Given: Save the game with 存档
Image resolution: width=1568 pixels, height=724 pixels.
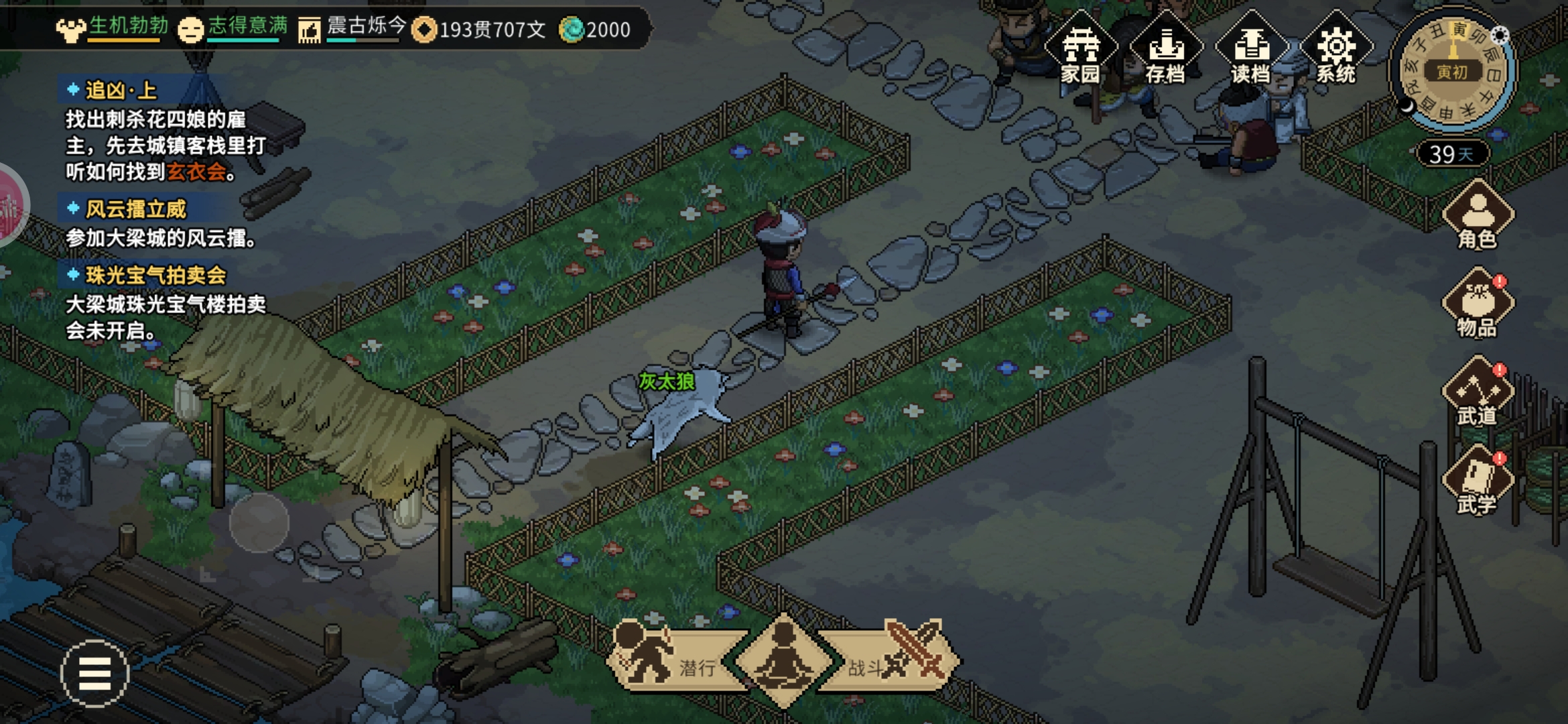Looking at the screenshot, I should 1166,50.
